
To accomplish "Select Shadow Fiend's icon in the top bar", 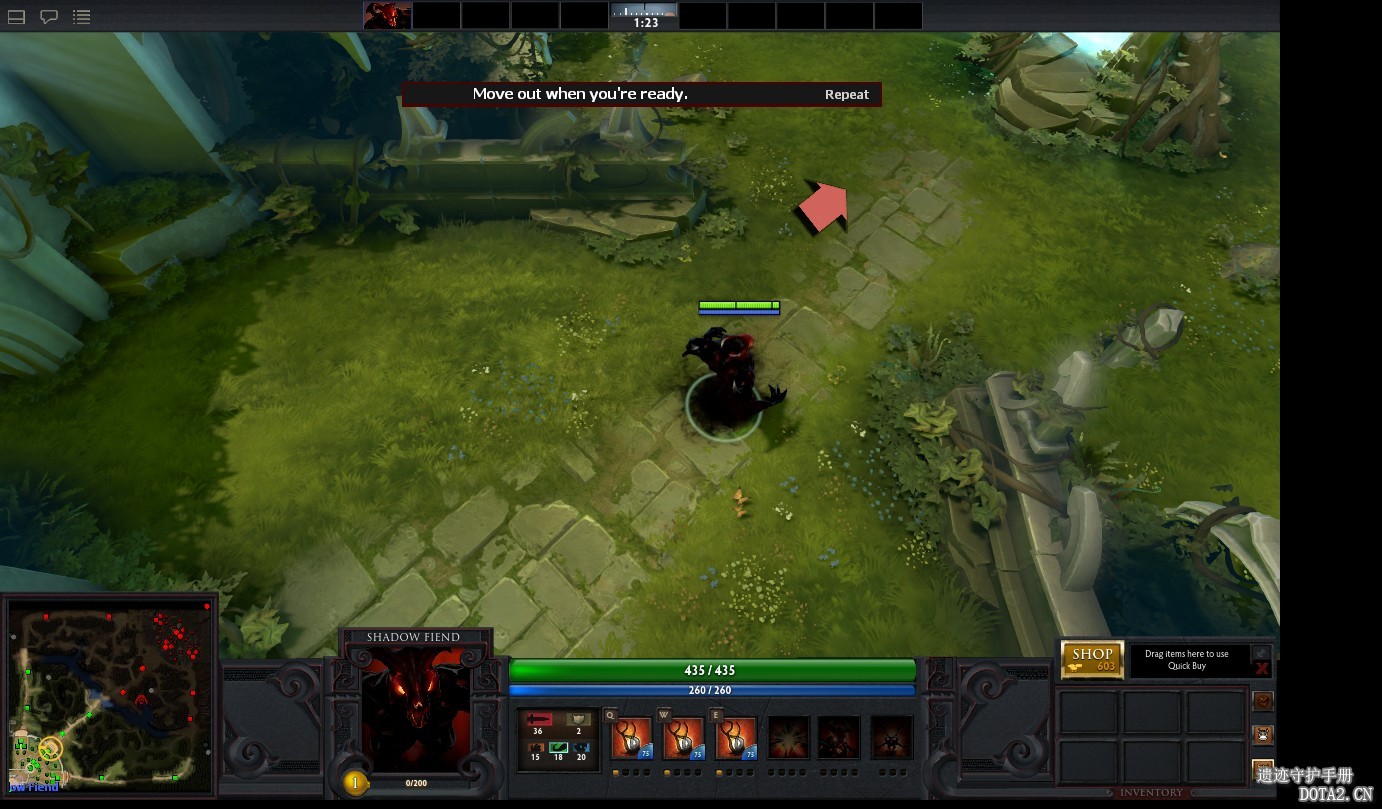I will [x=387, y=15].
